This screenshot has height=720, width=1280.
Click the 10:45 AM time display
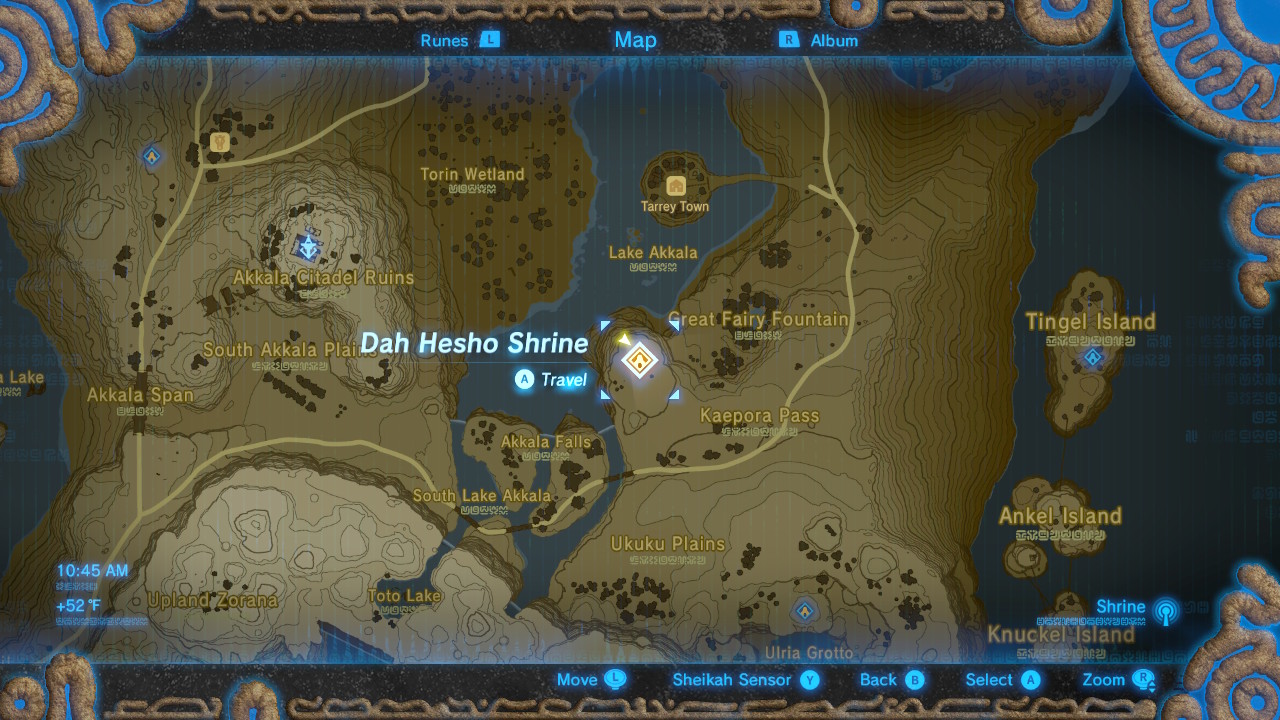click(92, 568)
